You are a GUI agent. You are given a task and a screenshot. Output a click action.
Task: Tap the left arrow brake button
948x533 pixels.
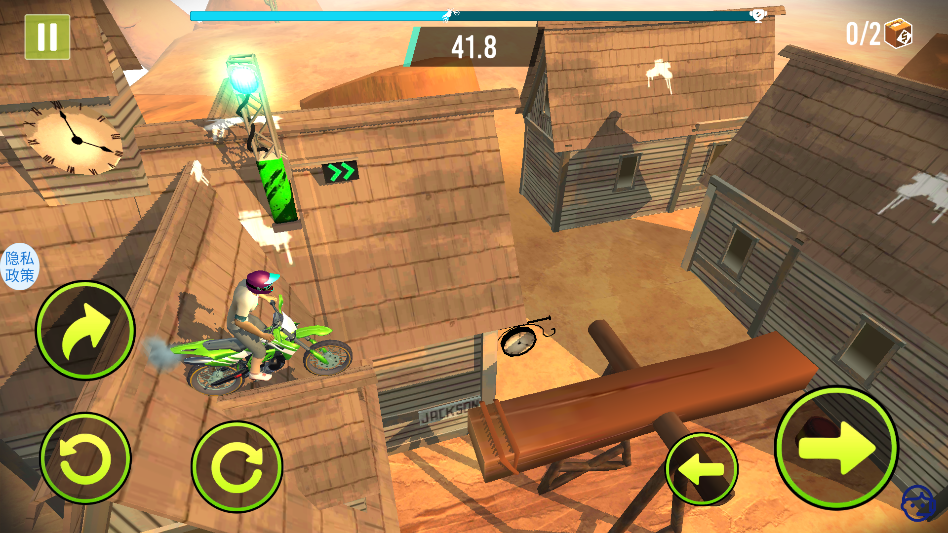[x=701, y=468]
